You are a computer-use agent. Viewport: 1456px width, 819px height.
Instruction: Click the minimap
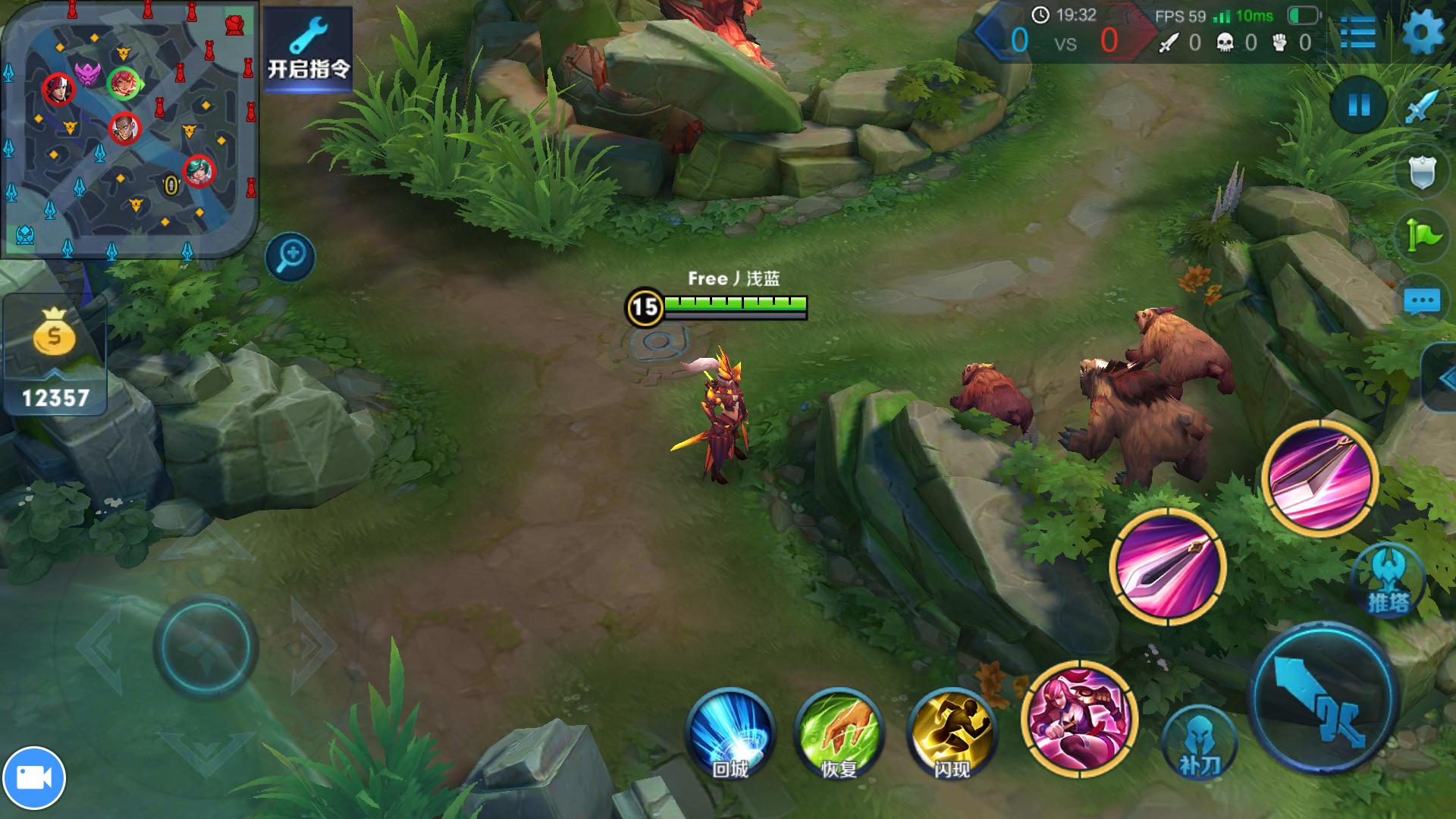(129, 129)
